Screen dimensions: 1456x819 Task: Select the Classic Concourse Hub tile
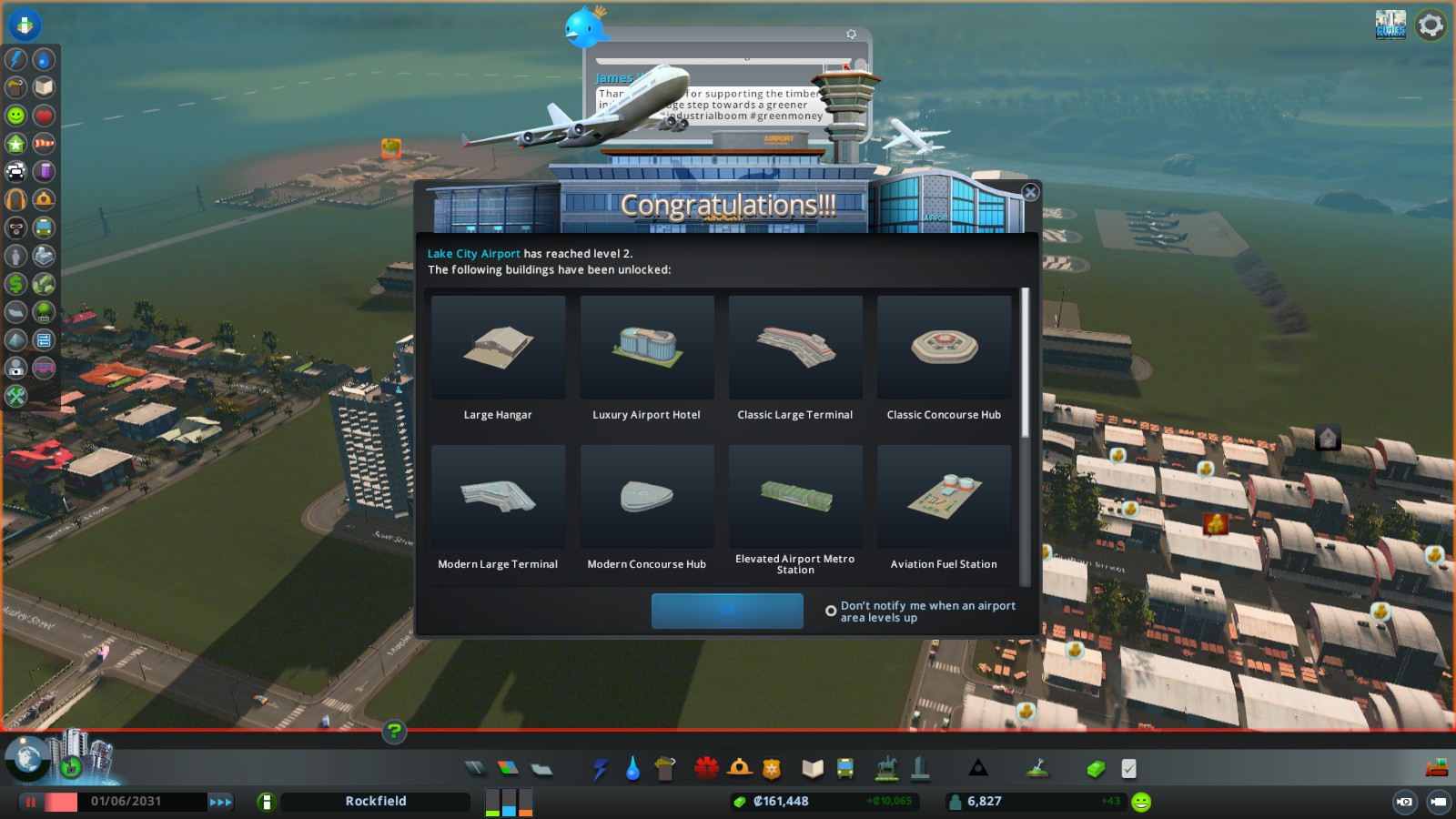(x=944, y=348)
